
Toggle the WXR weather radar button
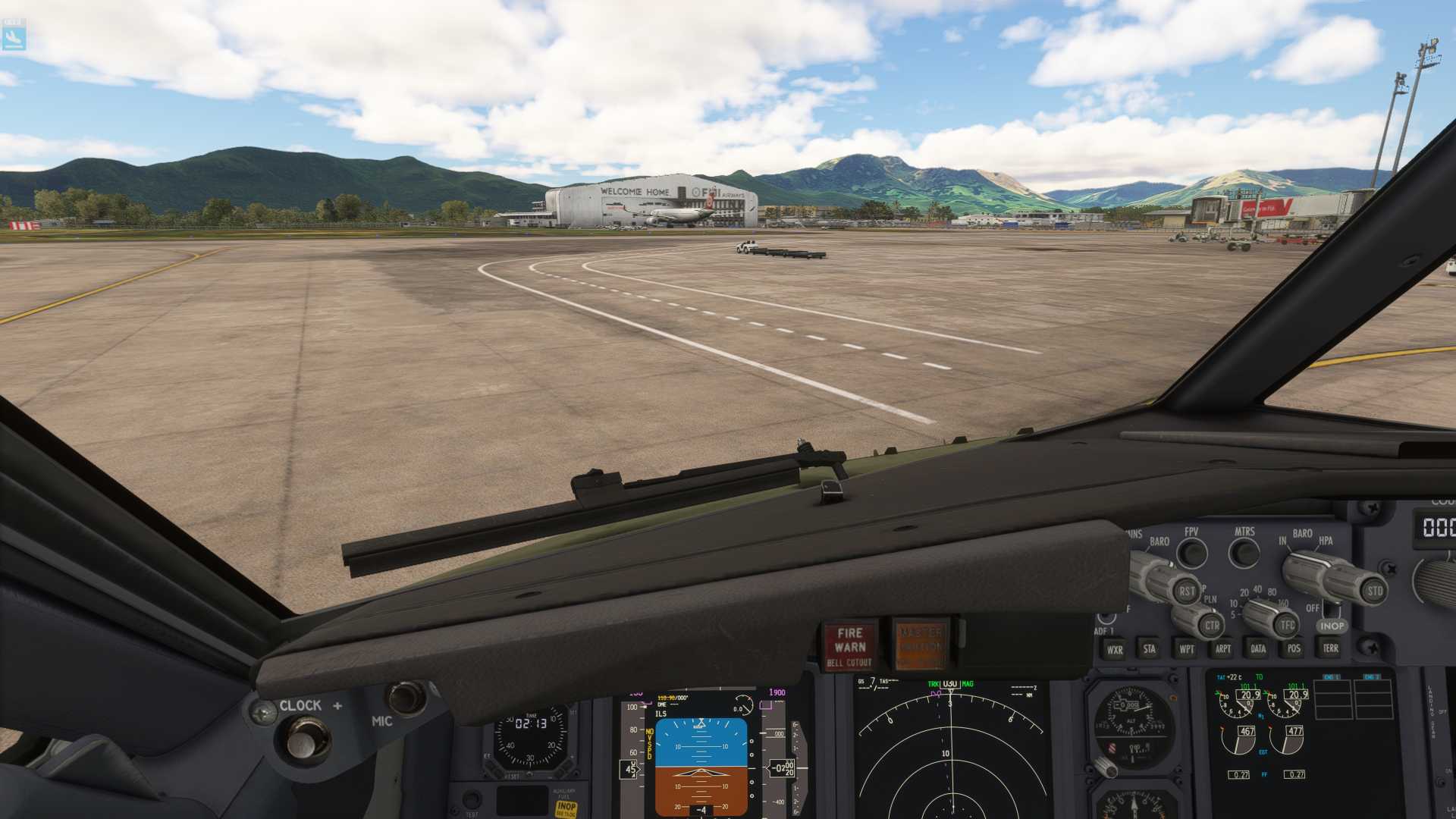pyautogui.click(x=1114, y=649)
